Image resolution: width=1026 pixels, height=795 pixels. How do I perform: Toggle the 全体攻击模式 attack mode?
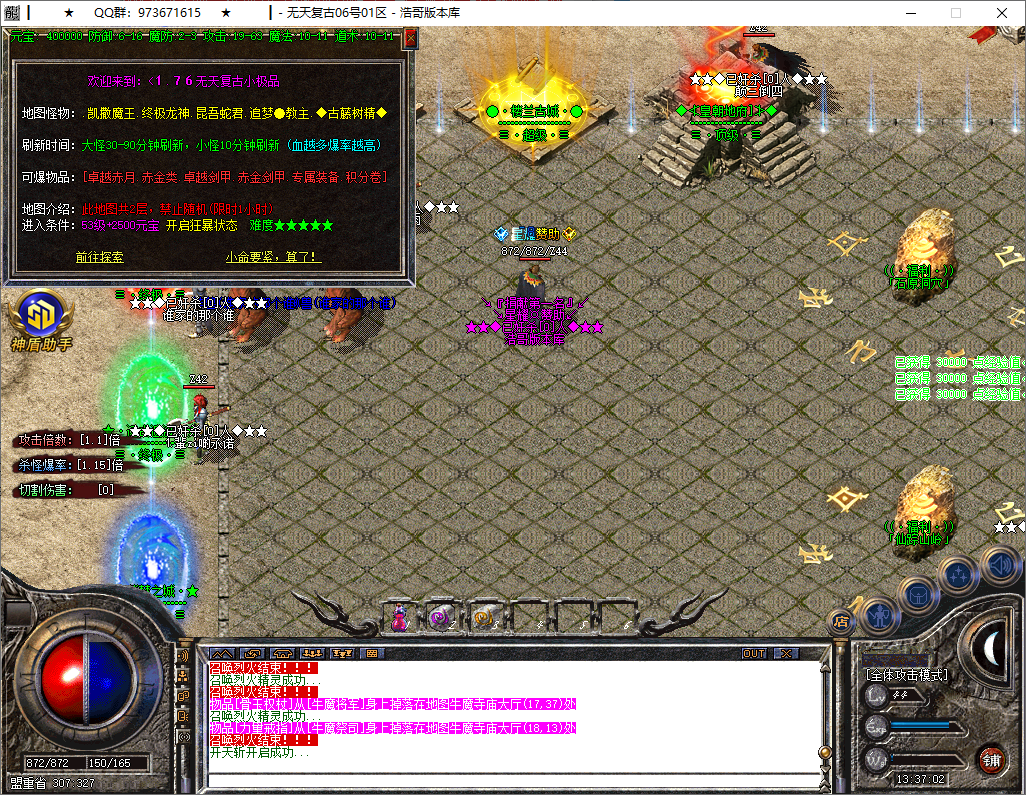(907, 675)
